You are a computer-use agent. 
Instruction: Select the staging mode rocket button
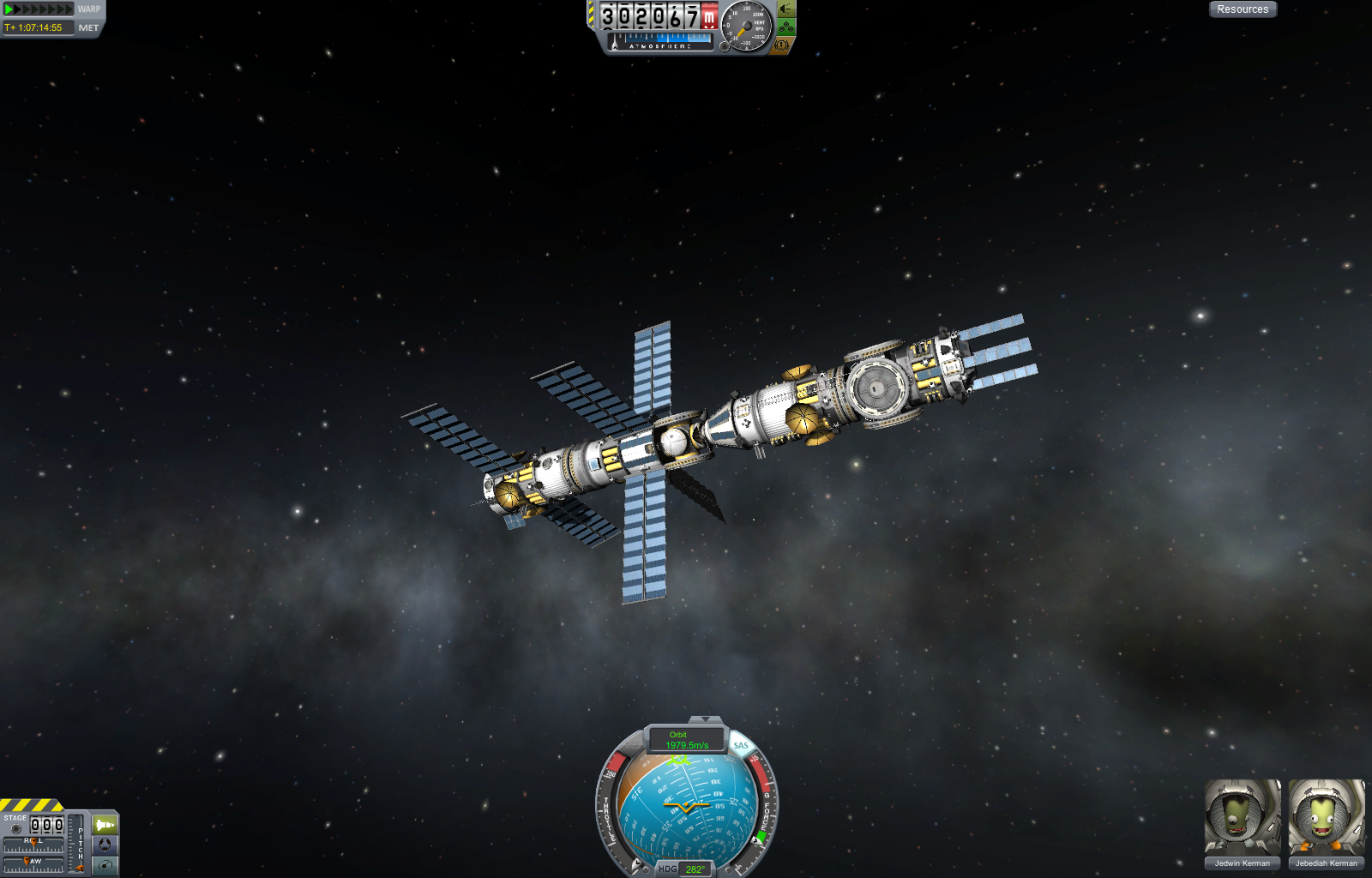[105, 825]
